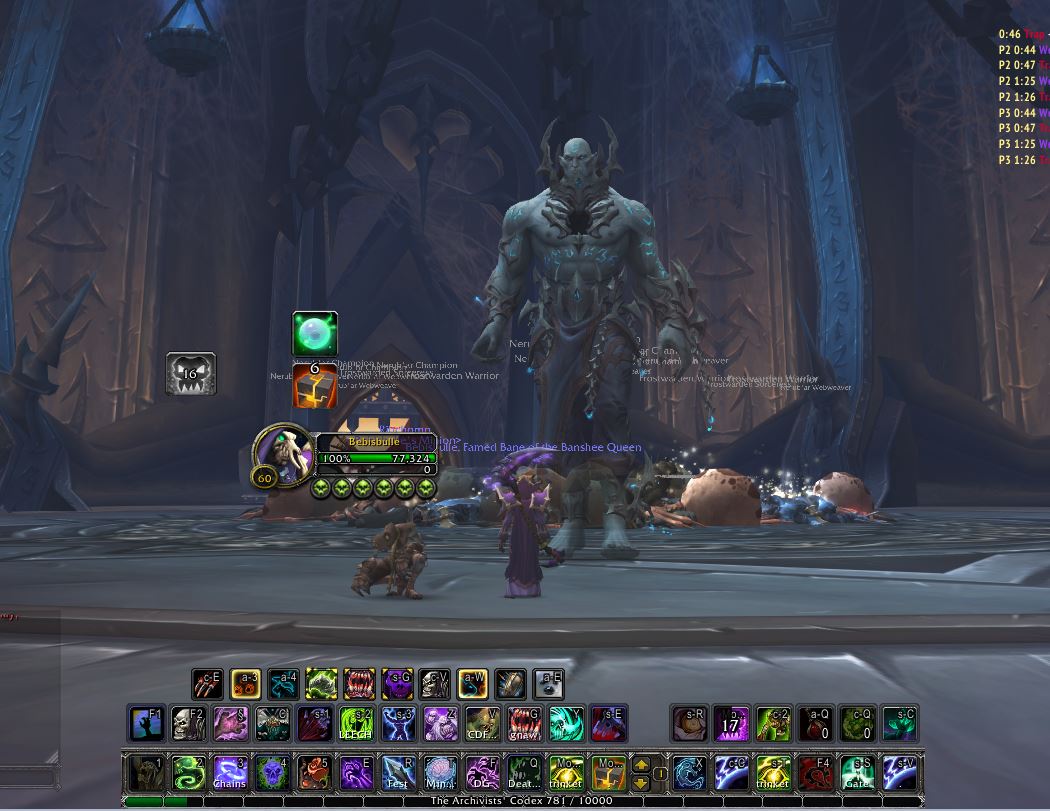The image size is (1050, 811).
Task: Use the ability showing 17 cooldown
Action: tap(730, 723)
